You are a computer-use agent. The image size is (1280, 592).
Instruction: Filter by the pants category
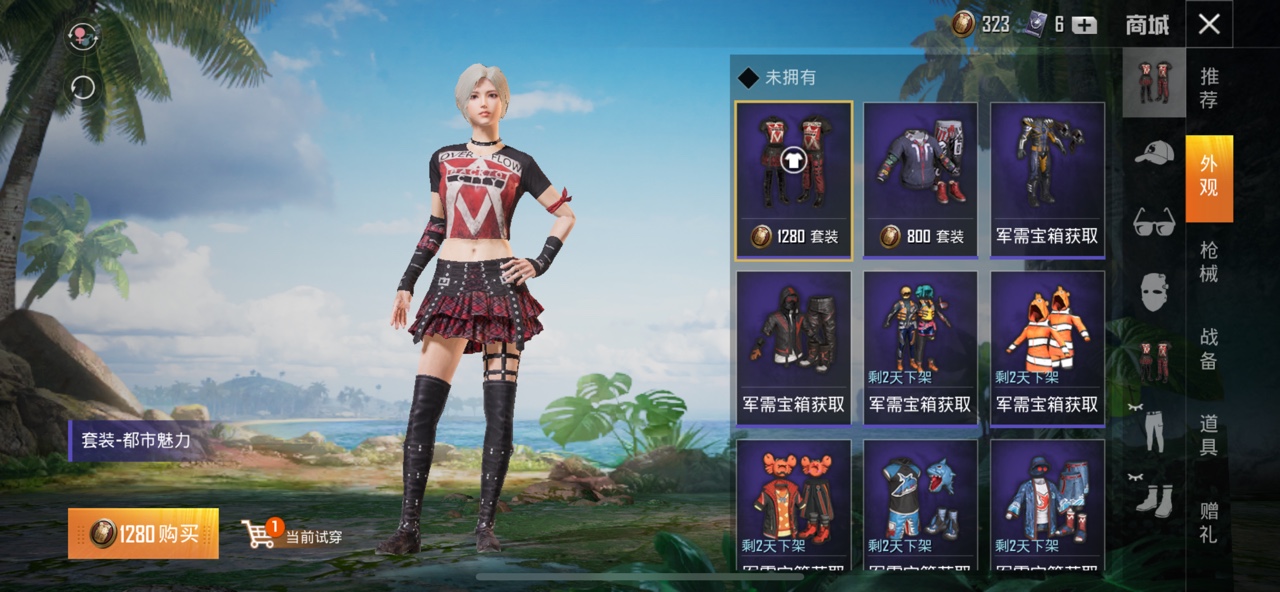1154,431
